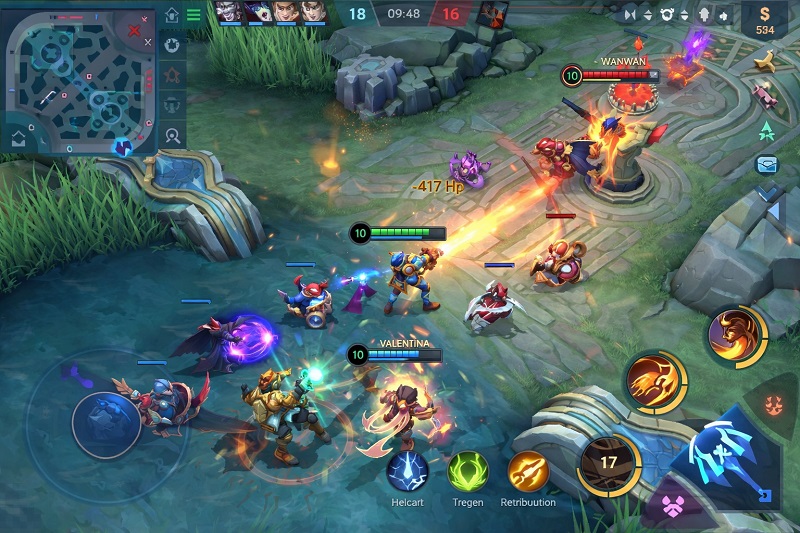Activate the Retribuution spell

coord(528,471)
